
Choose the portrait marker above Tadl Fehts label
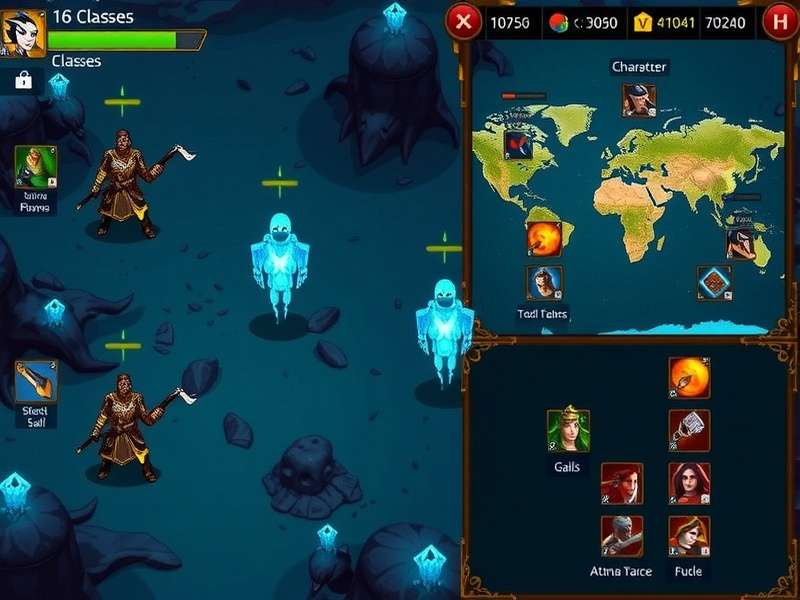click(544, 283)
